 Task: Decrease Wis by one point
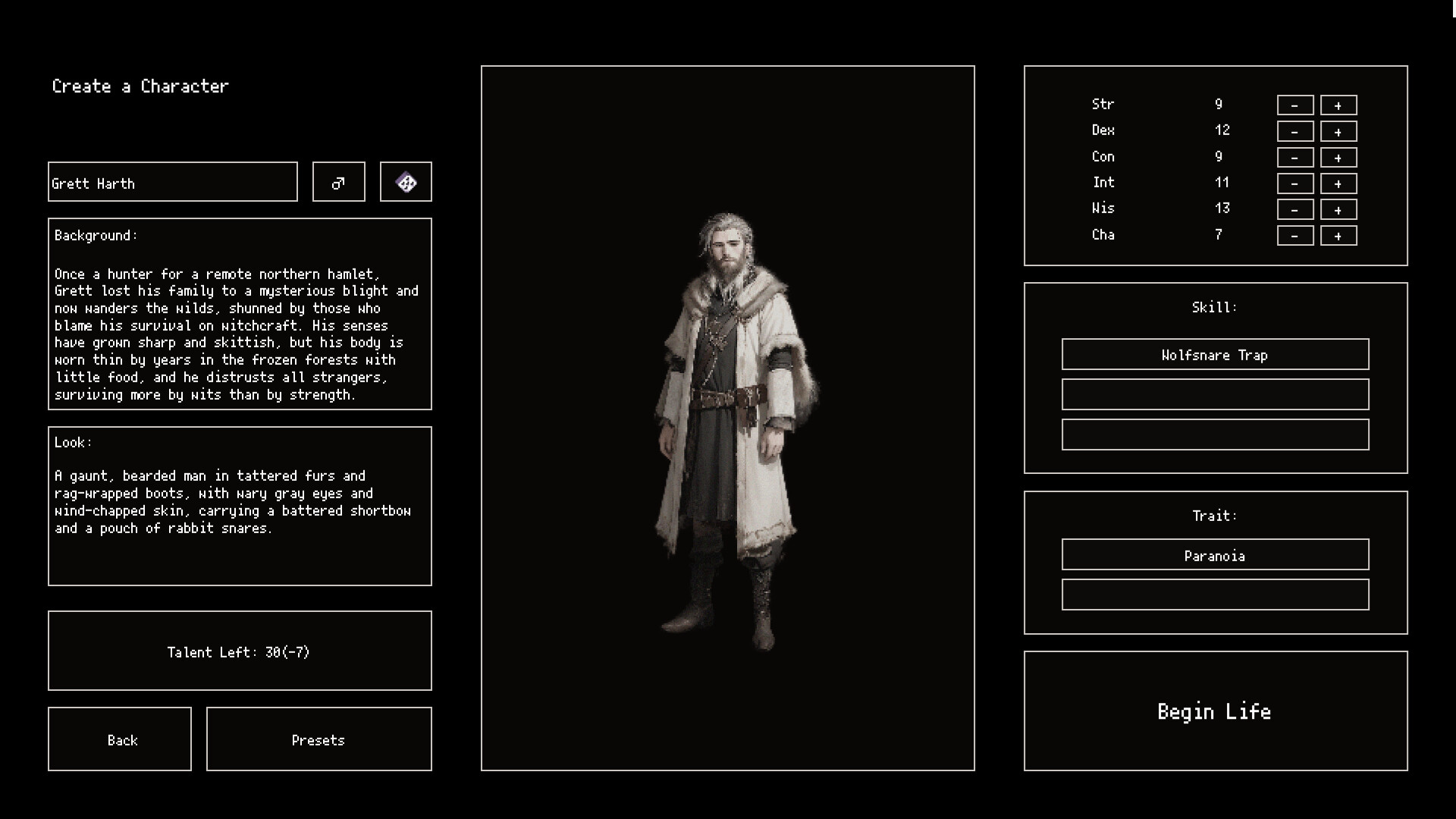(x=1294, y=210)
